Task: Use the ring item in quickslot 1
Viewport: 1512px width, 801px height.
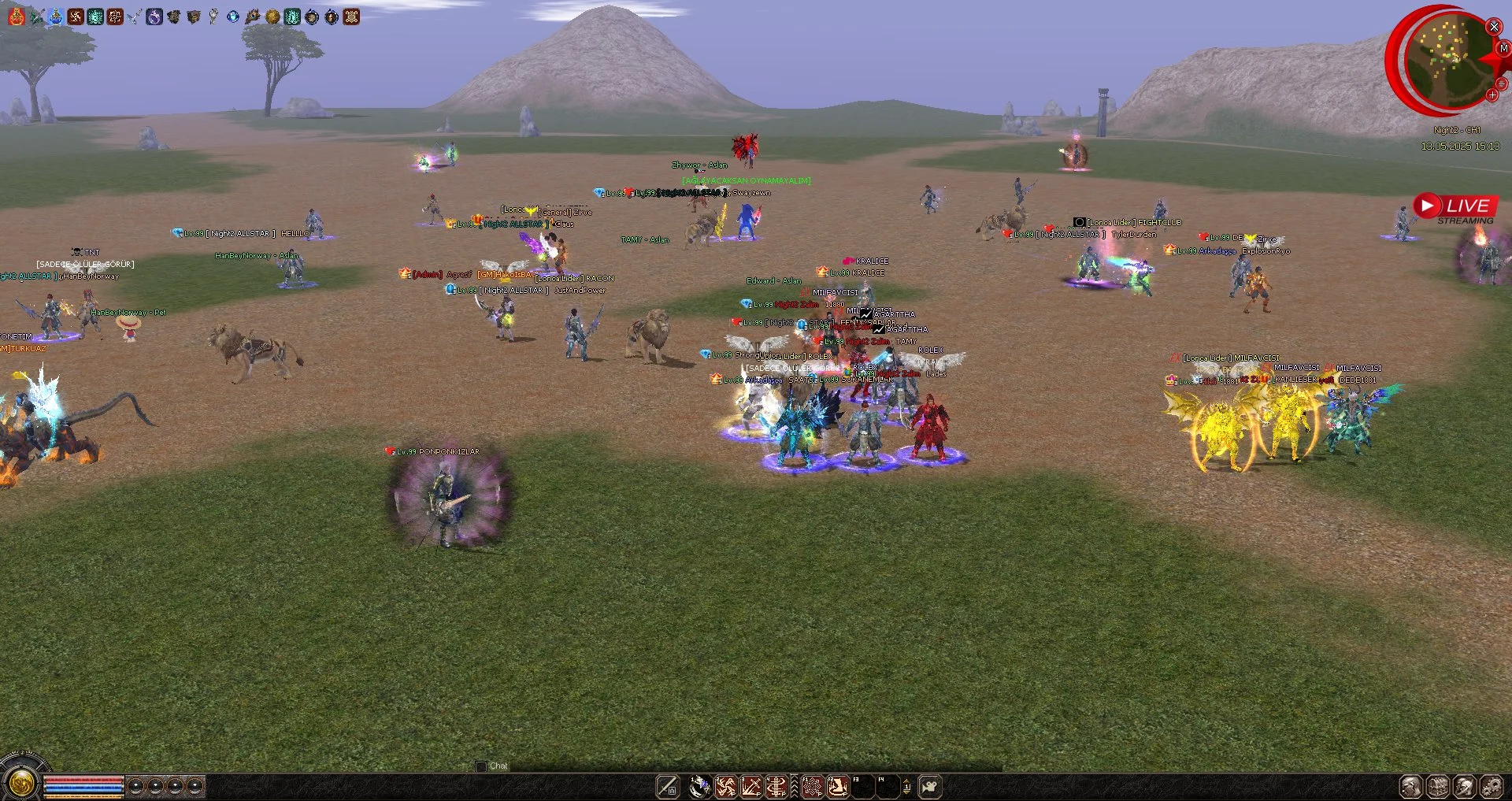Action: coord(700,786)
